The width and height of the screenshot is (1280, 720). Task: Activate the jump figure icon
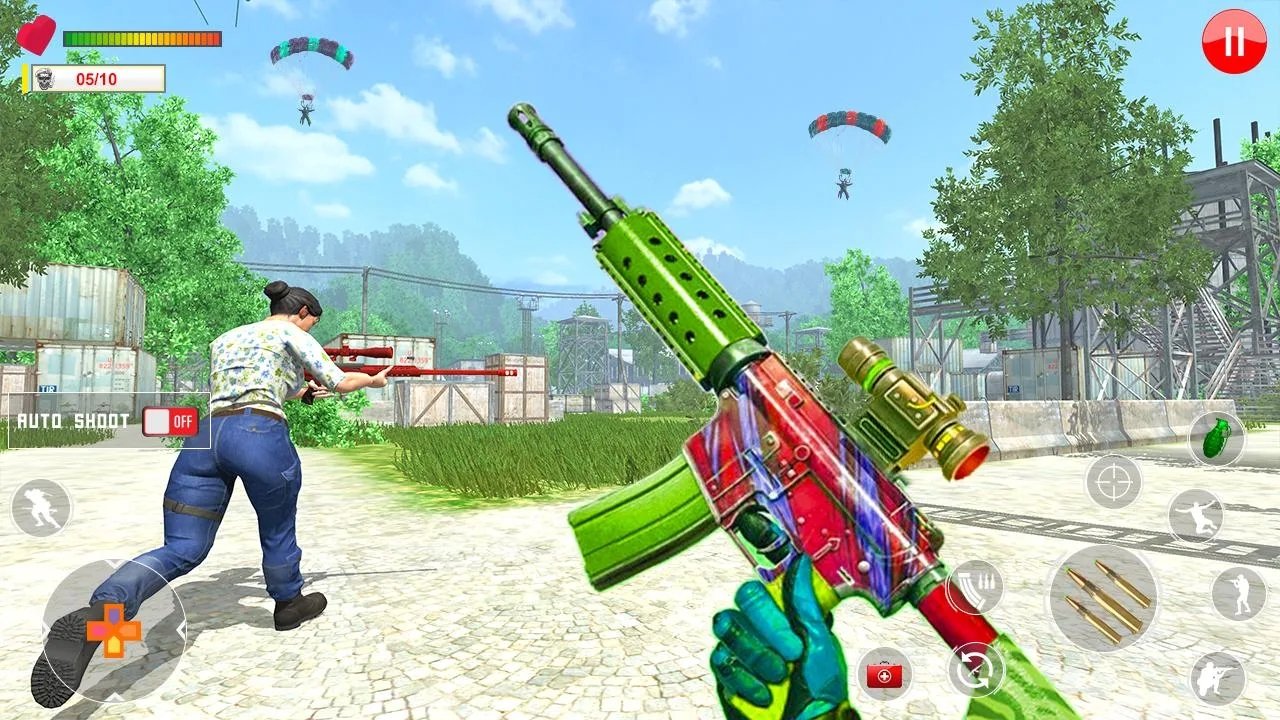(x=1195, y=516)
